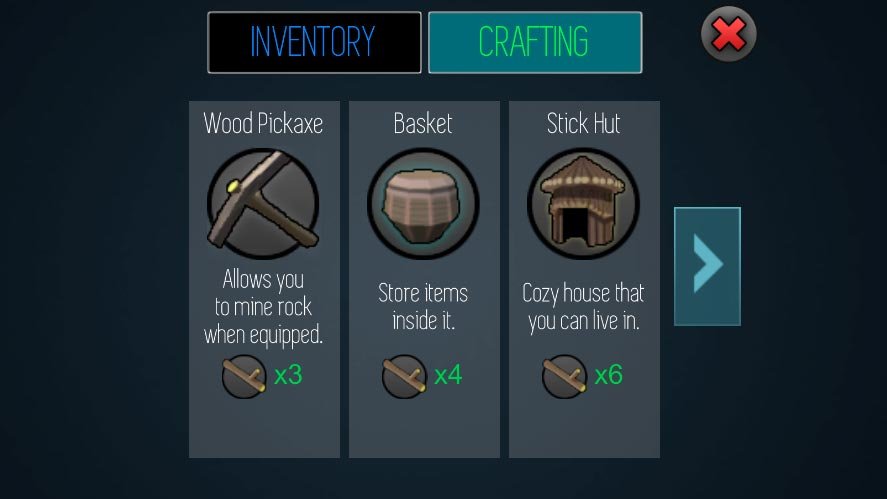The height and width of the screenshot is (499, 887).
Task: Switch to the Inventory tab
Action: 314,42
